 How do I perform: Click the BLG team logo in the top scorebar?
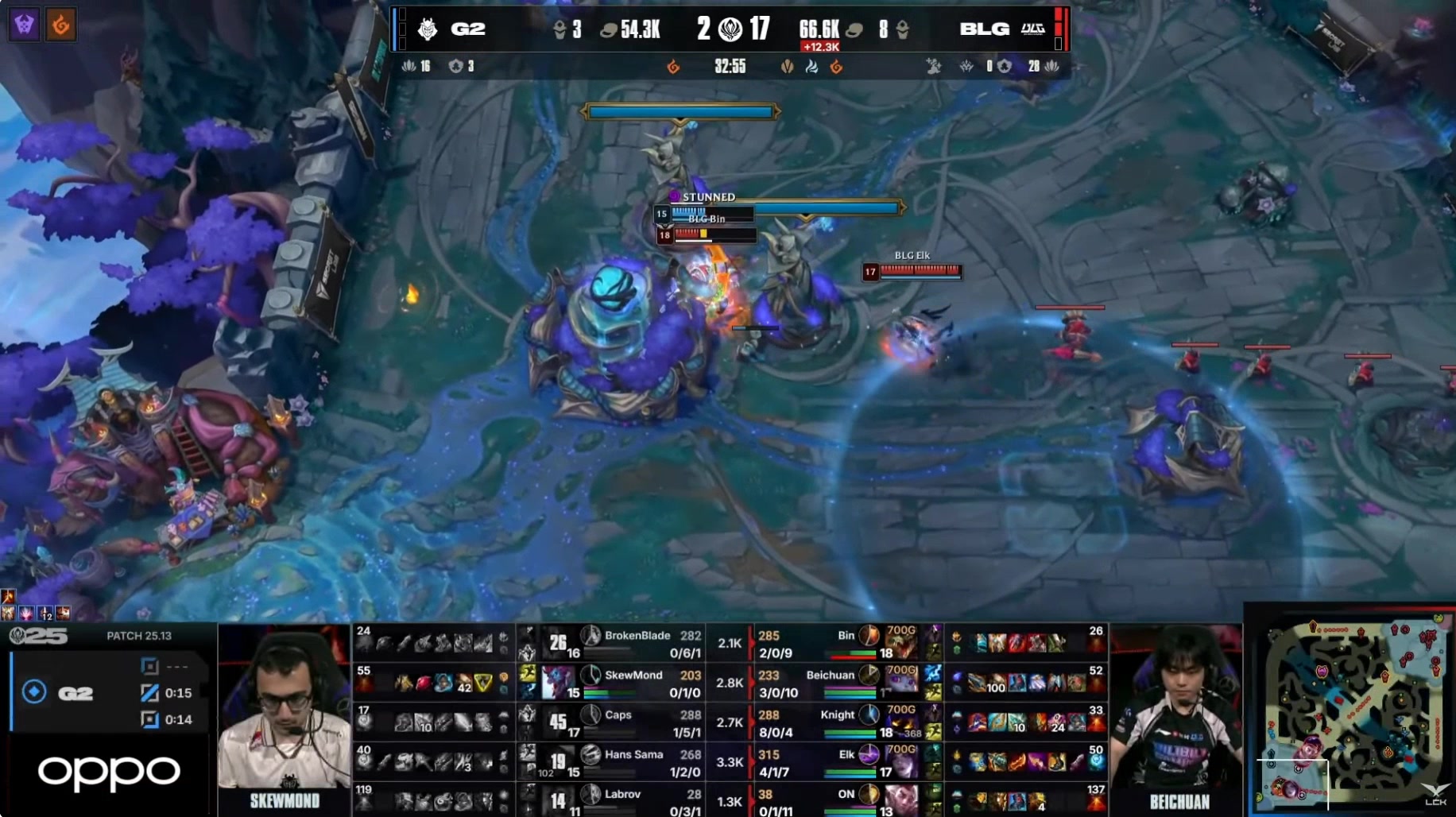(1032, 29)
